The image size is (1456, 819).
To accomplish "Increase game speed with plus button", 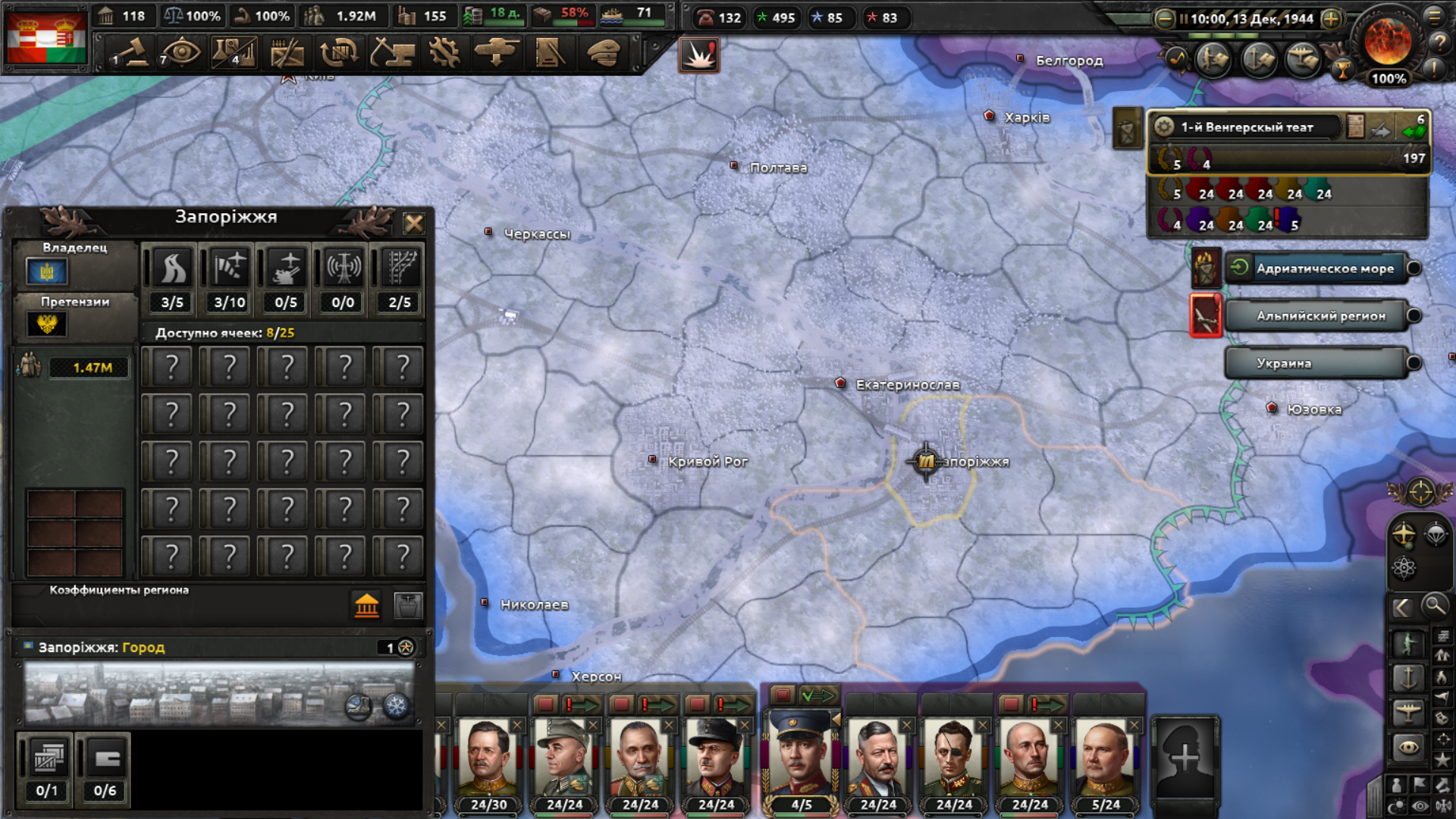I will pyautogui.click(x=1331, y=19).
